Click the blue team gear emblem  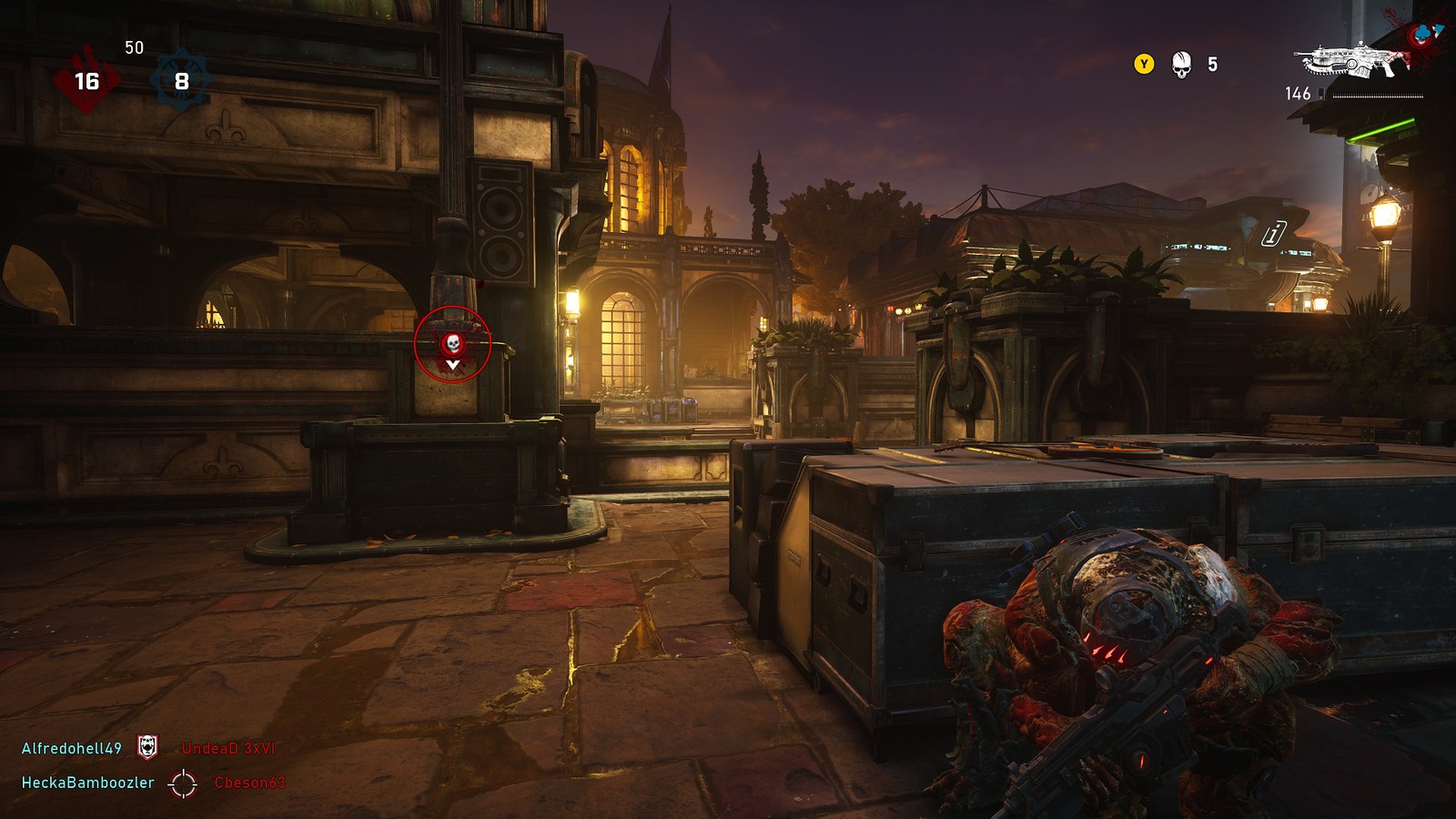pyautogui.click(x=182, y=81)
